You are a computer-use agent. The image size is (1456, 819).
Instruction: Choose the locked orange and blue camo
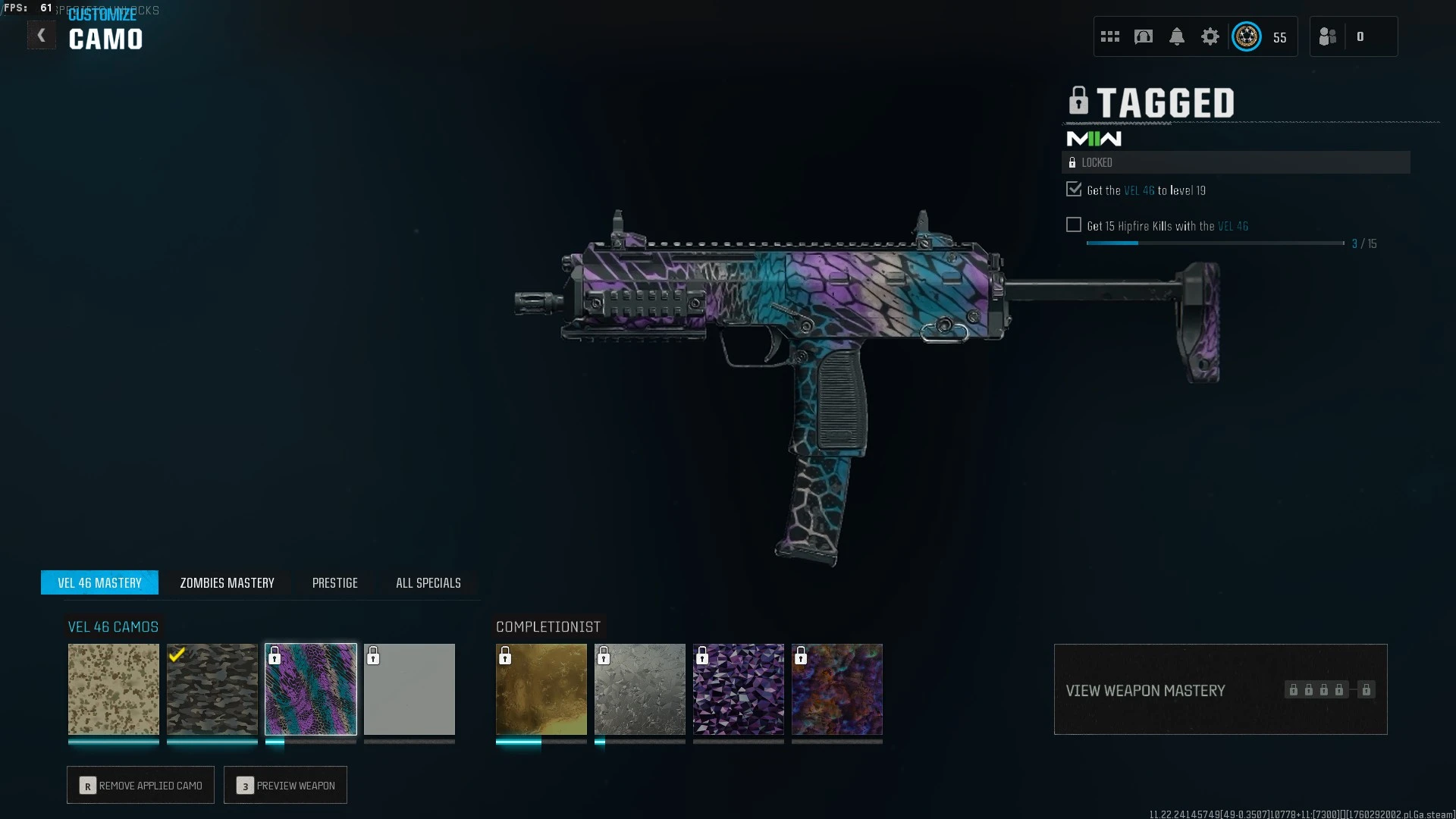click(x=837, y=689)
